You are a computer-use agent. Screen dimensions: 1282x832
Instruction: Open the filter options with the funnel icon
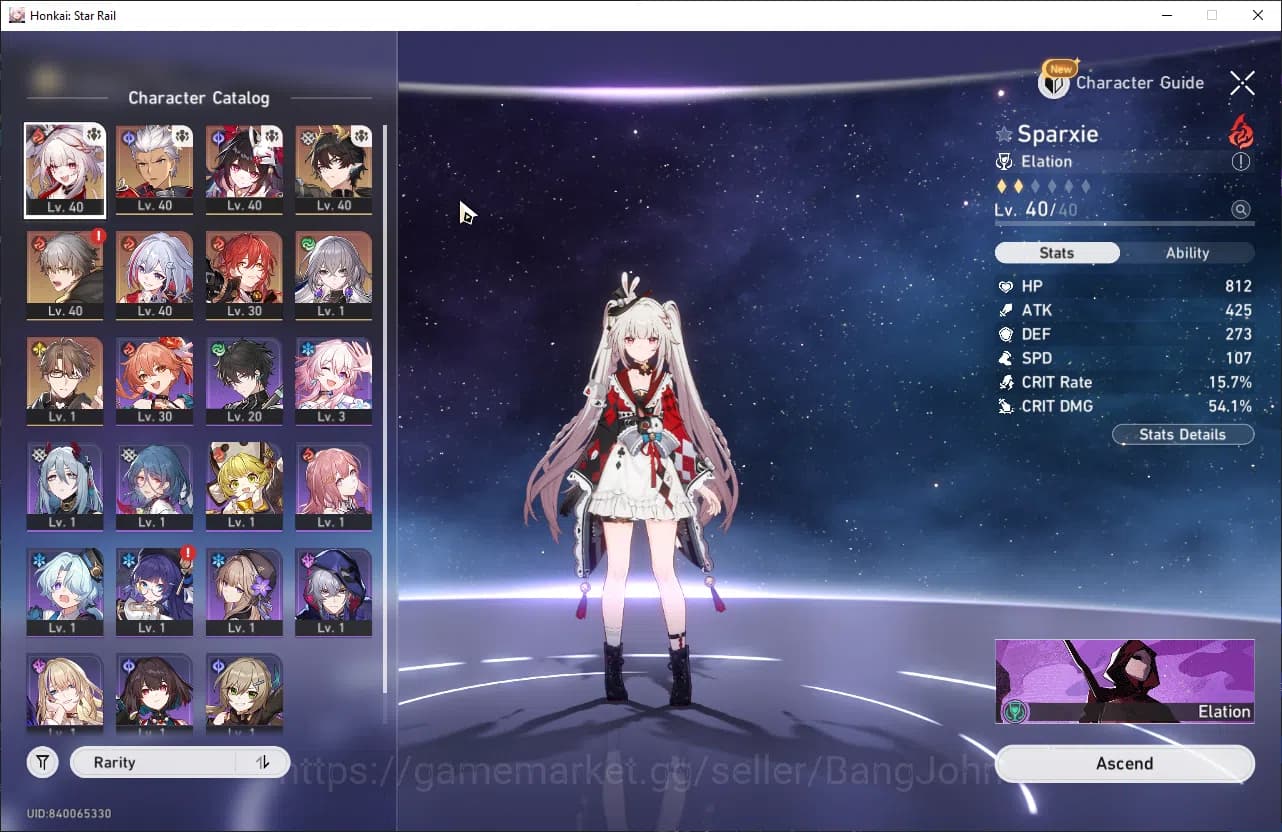(x=42, y=762)
